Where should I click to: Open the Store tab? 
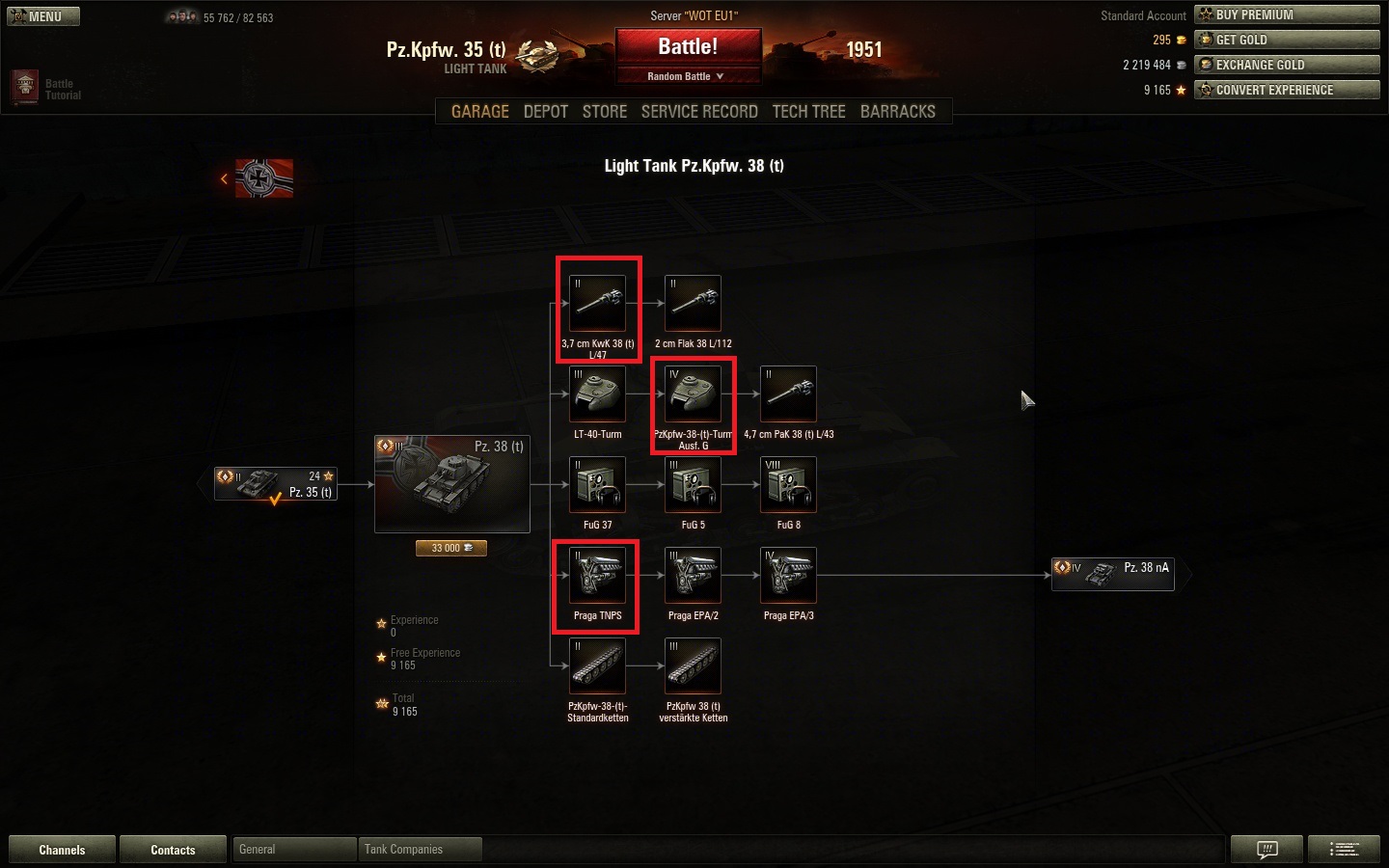pos(605,112)
